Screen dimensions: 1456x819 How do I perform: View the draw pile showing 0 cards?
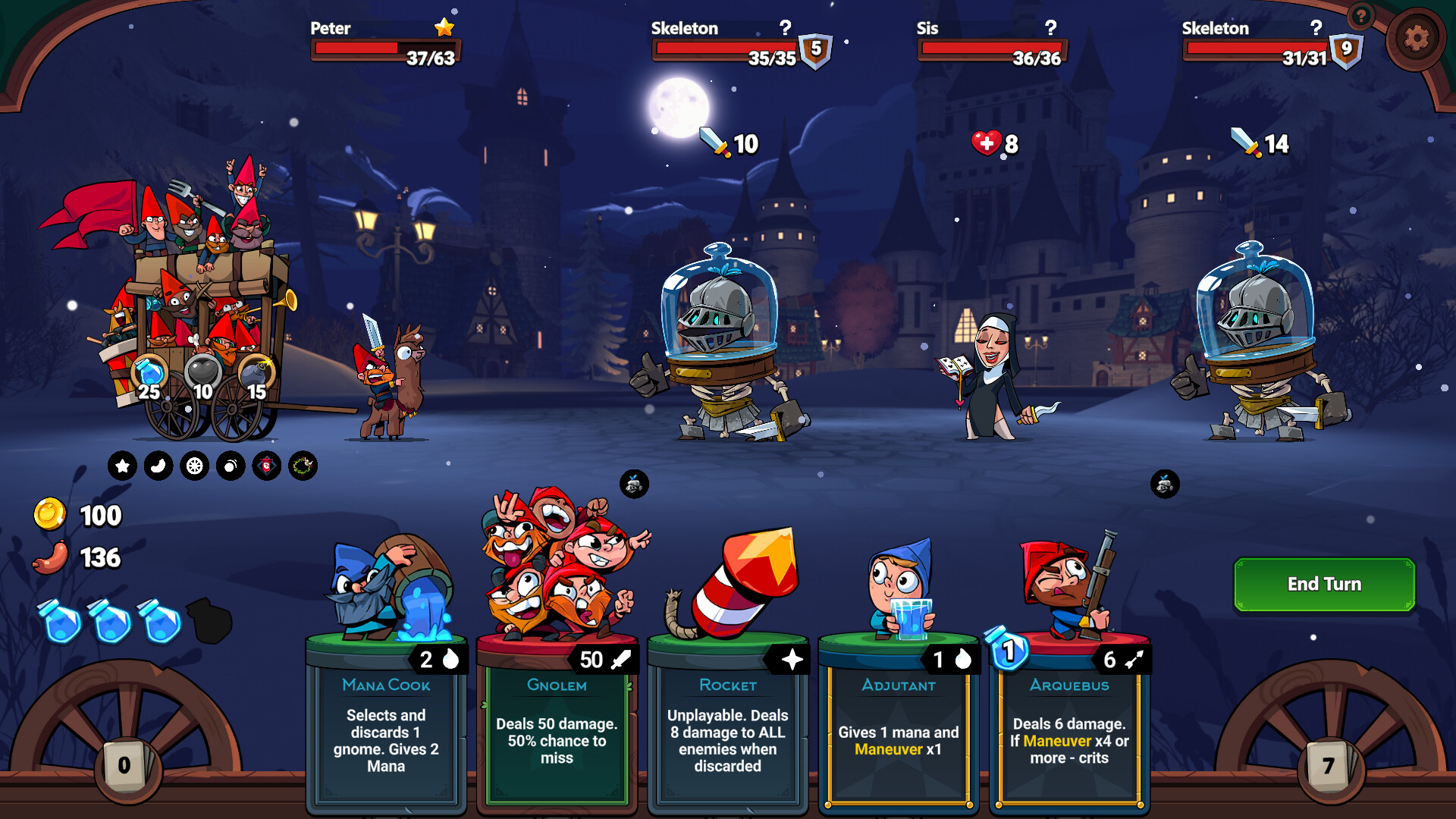[124, 767]
